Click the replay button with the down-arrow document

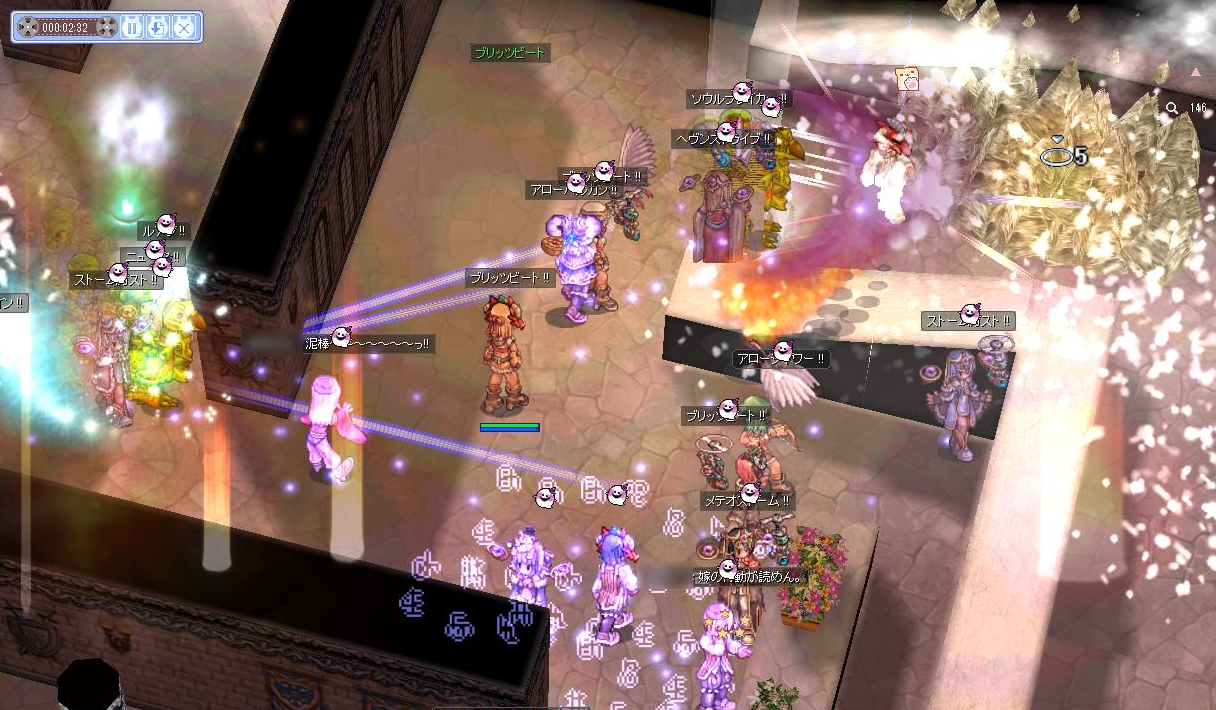[157, 27]
